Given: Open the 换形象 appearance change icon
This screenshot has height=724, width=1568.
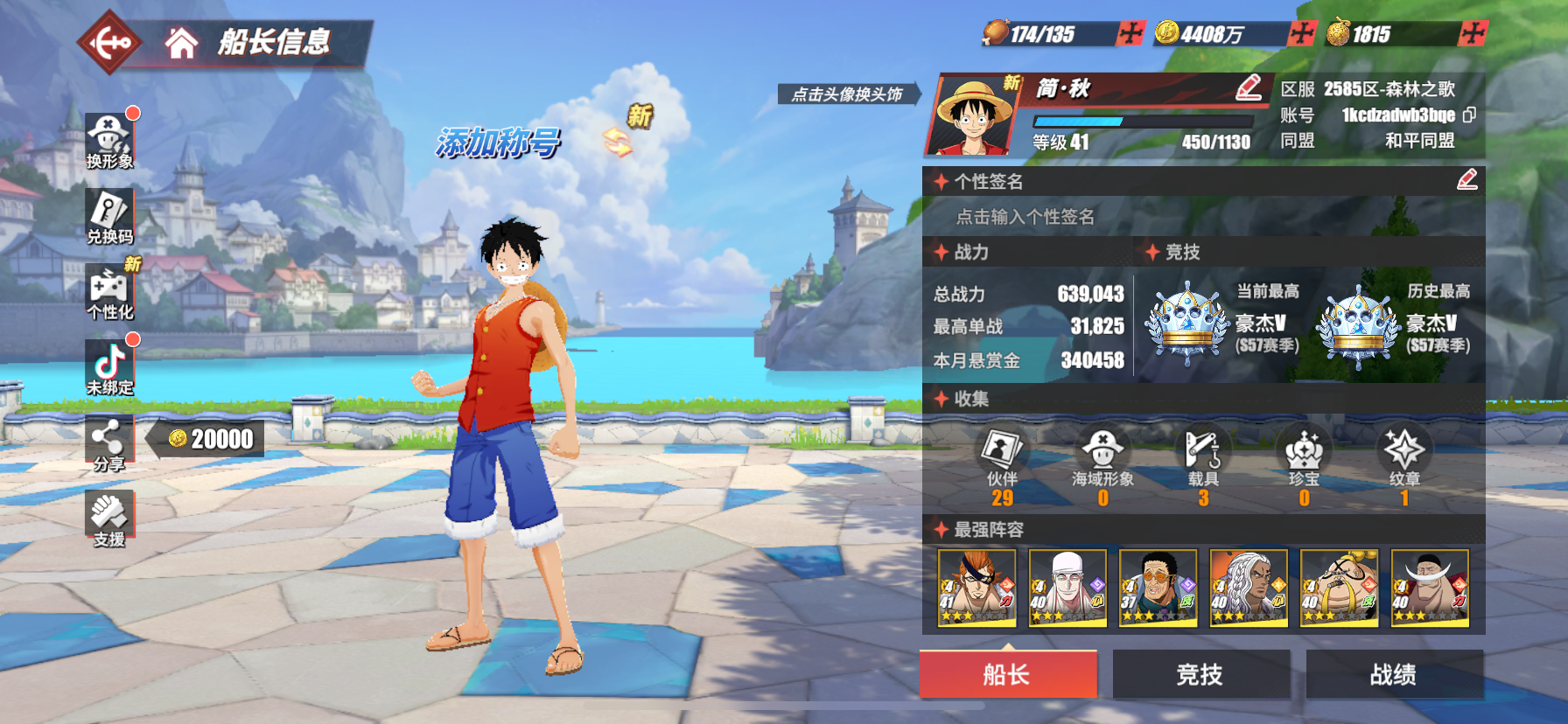Looking at the screenshot, I should [109, 141].
